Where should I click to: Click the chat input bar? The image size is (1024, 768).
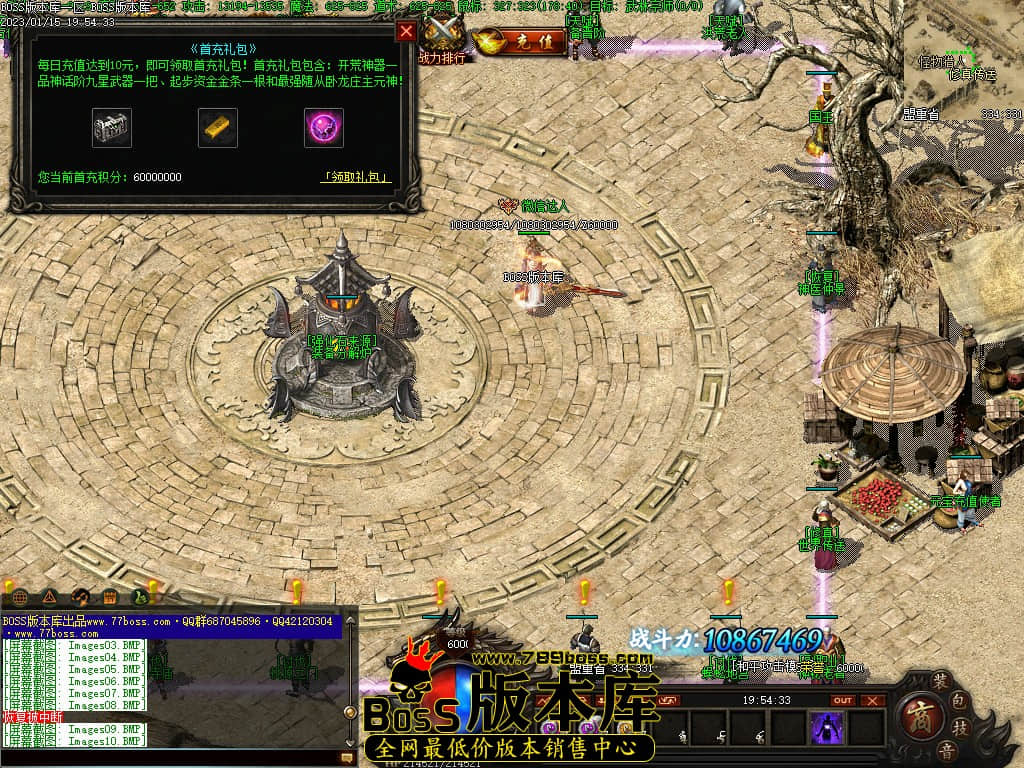click(170, 759)
